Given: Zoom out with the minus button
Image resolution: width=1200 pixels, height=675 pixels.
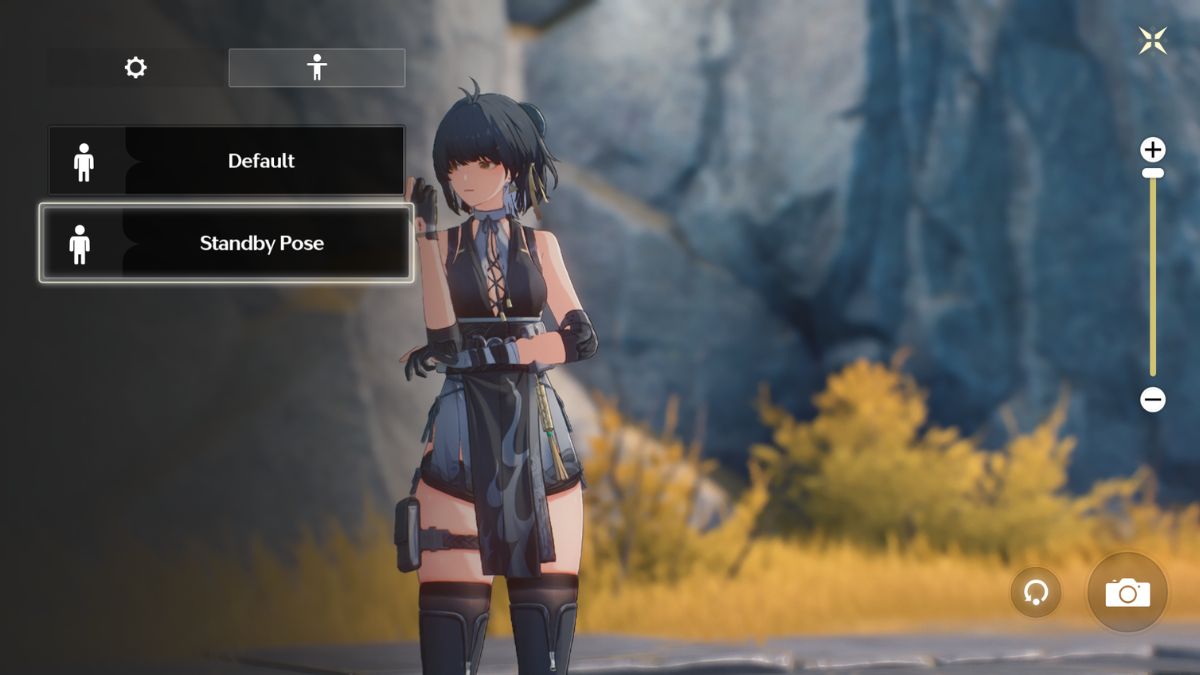Looking at the screenshot, I should click(x=1153, y=400).
